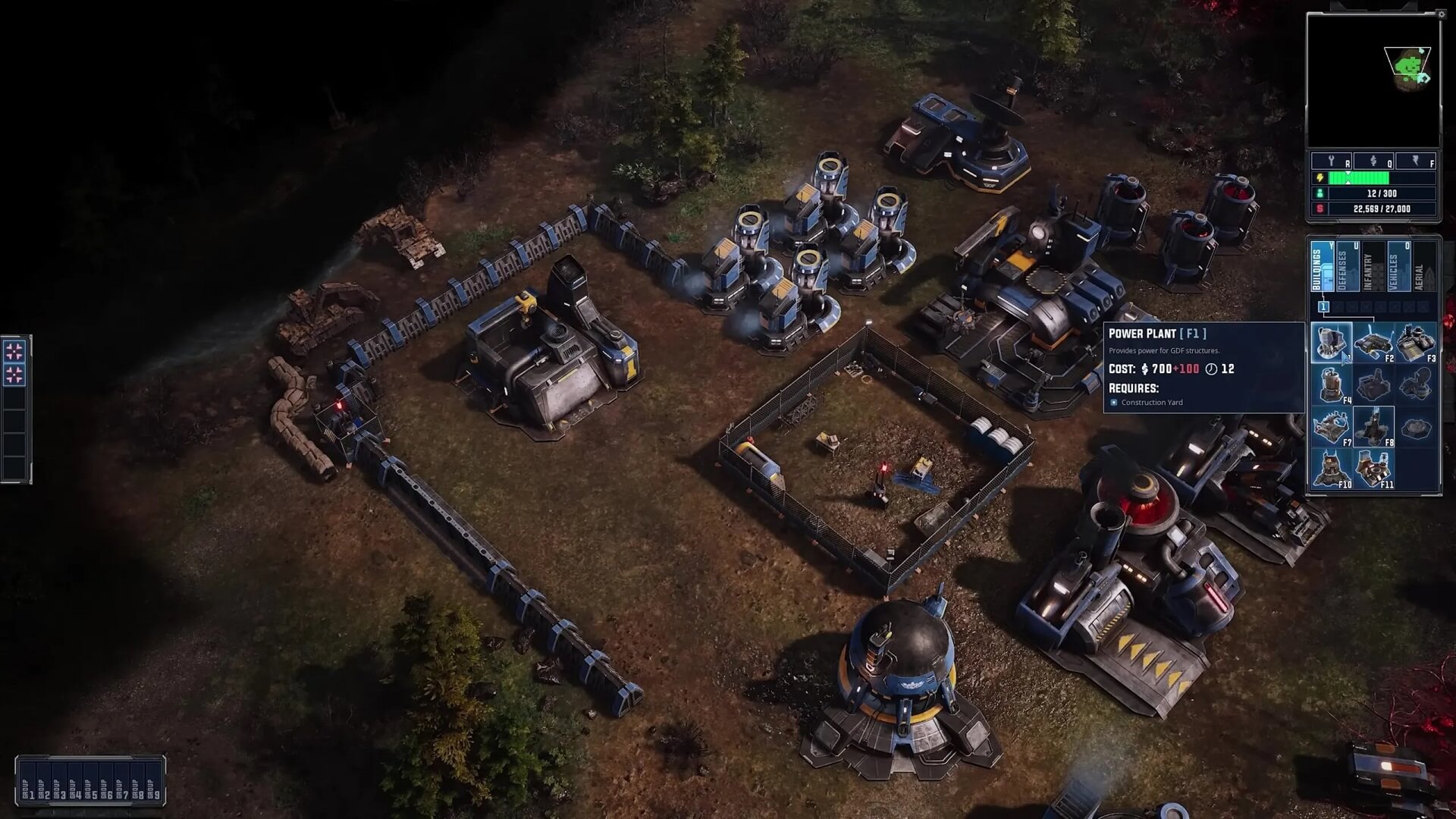
Task: Select the F2 building icon
Action: pos(1373,343)
